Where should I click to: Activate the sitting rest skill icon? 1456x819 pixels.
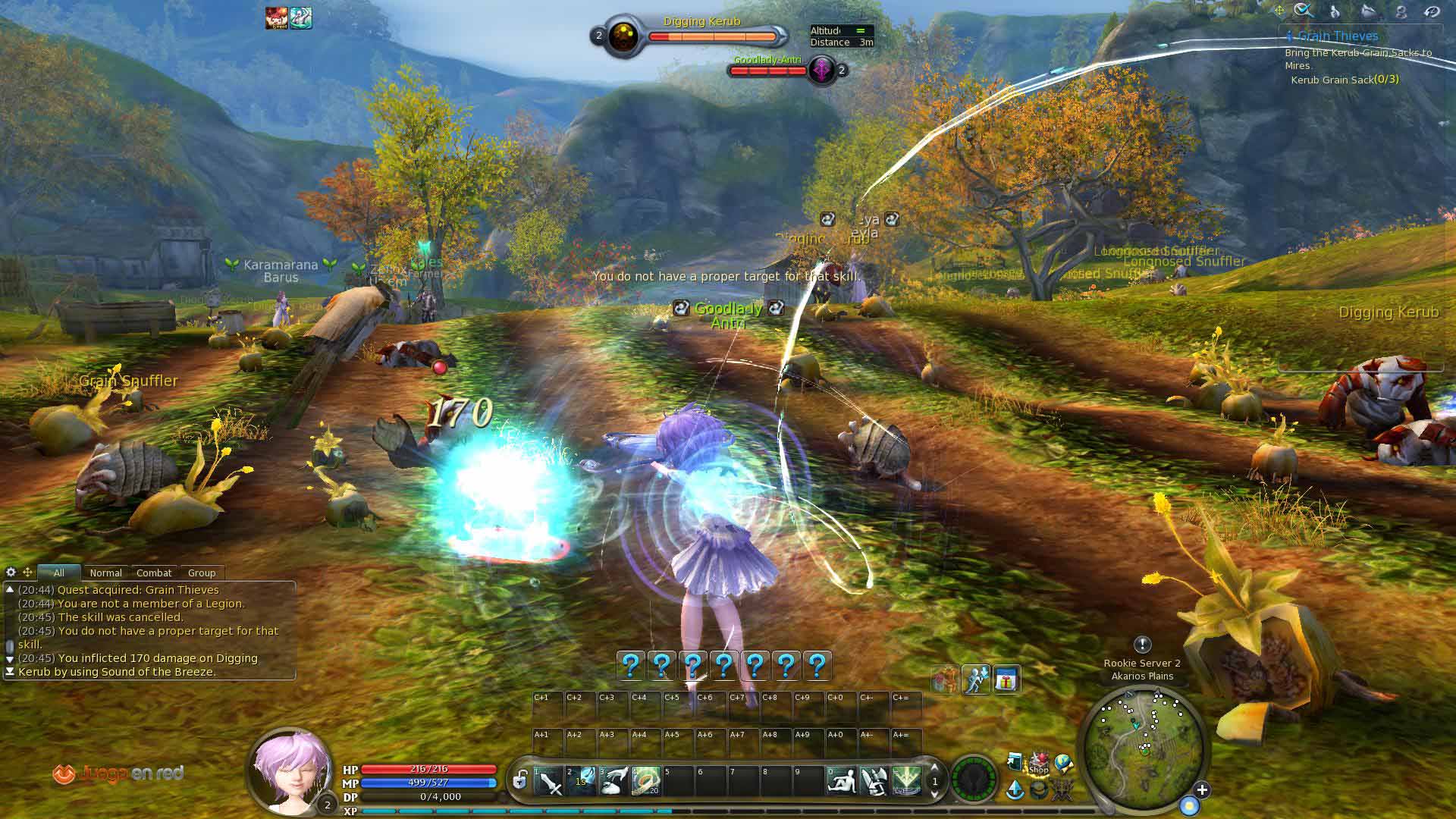842,781
